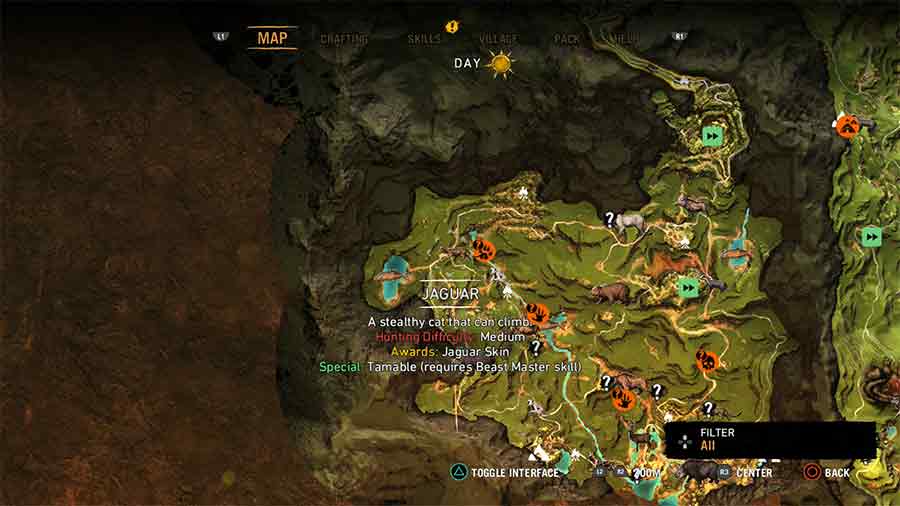Switch to the Crafting tab
The width and height of the screenshot is (900, 506).
click(x=344, y=39)
